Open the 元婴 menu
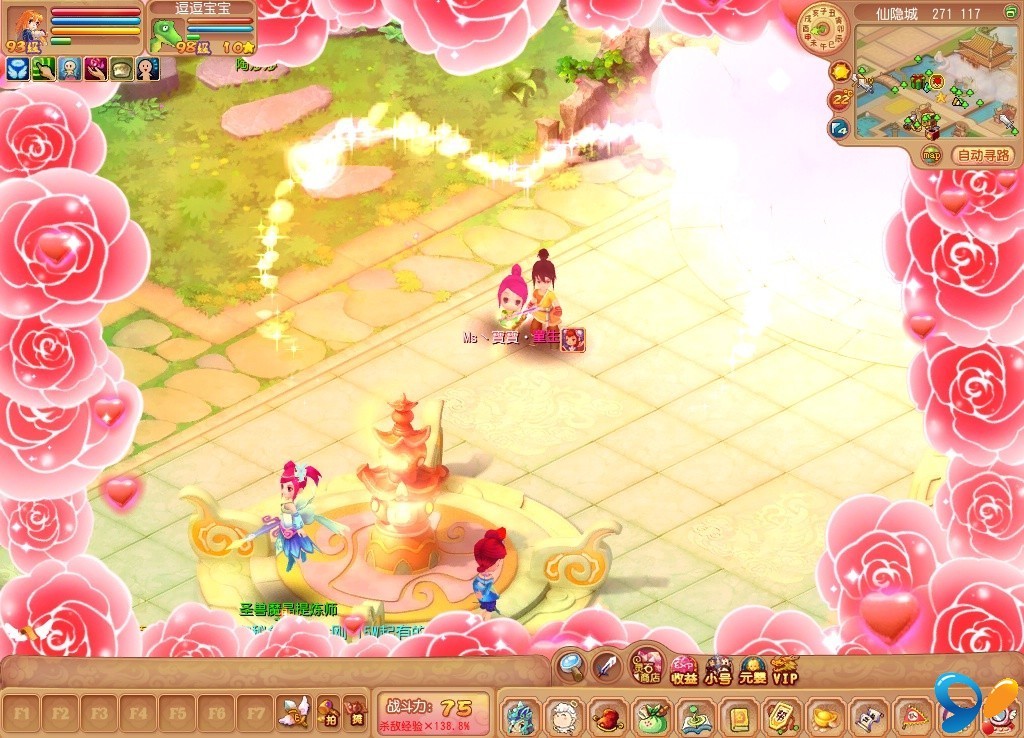Viewport: 1024px width, 738px height. click(752, 669)
